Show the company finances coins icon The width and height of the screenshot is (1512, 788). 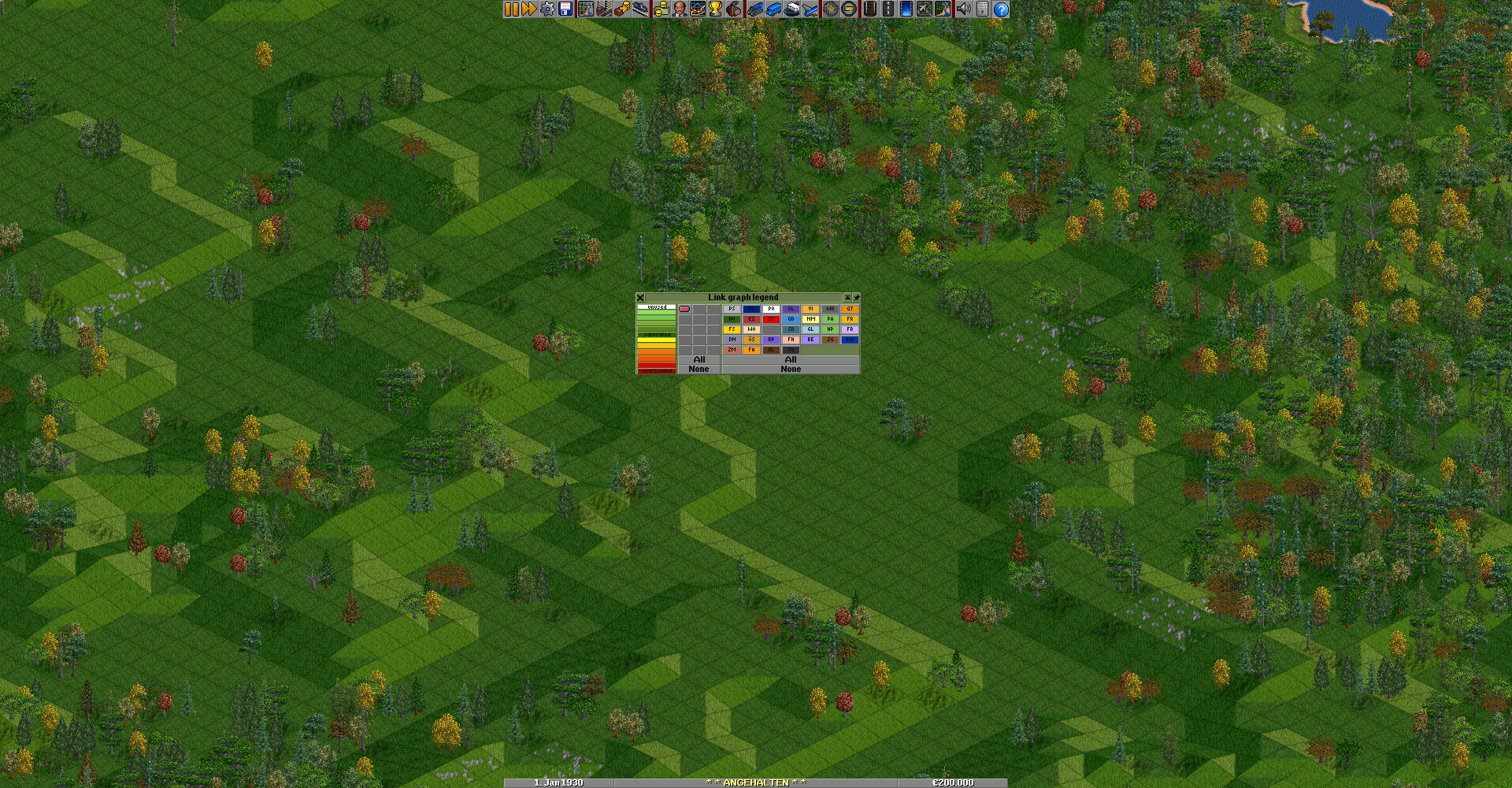point(661,9)
